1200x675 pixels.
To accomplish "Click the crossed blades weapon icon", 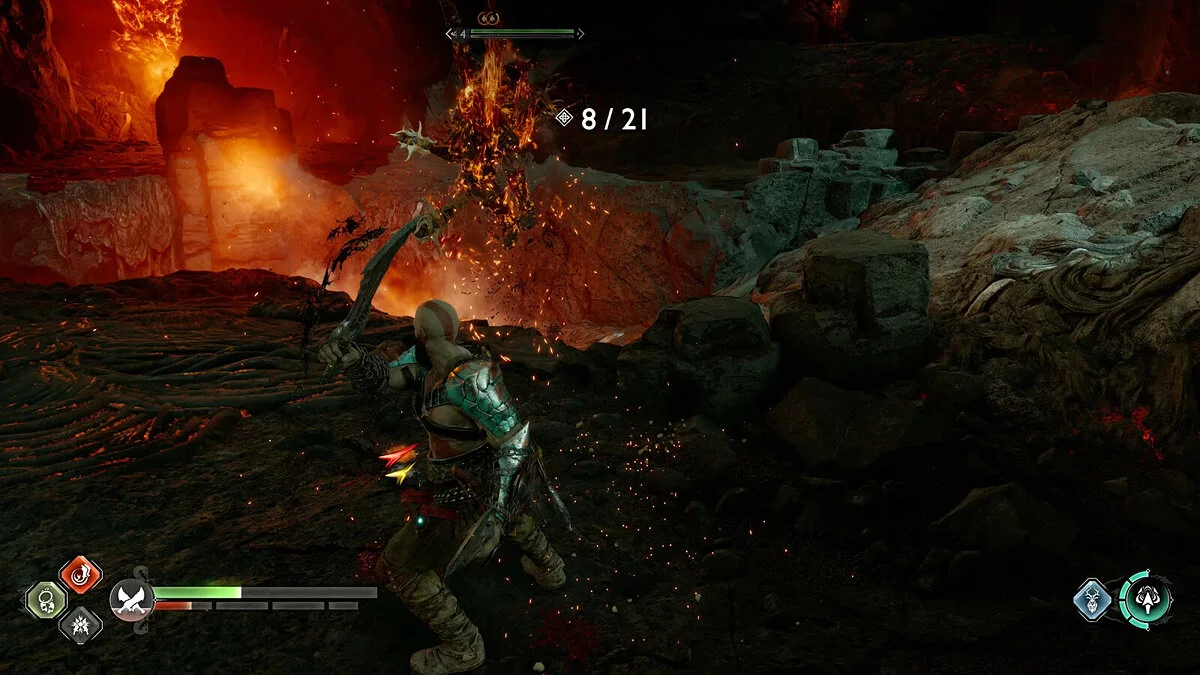I will coord(129,599).
